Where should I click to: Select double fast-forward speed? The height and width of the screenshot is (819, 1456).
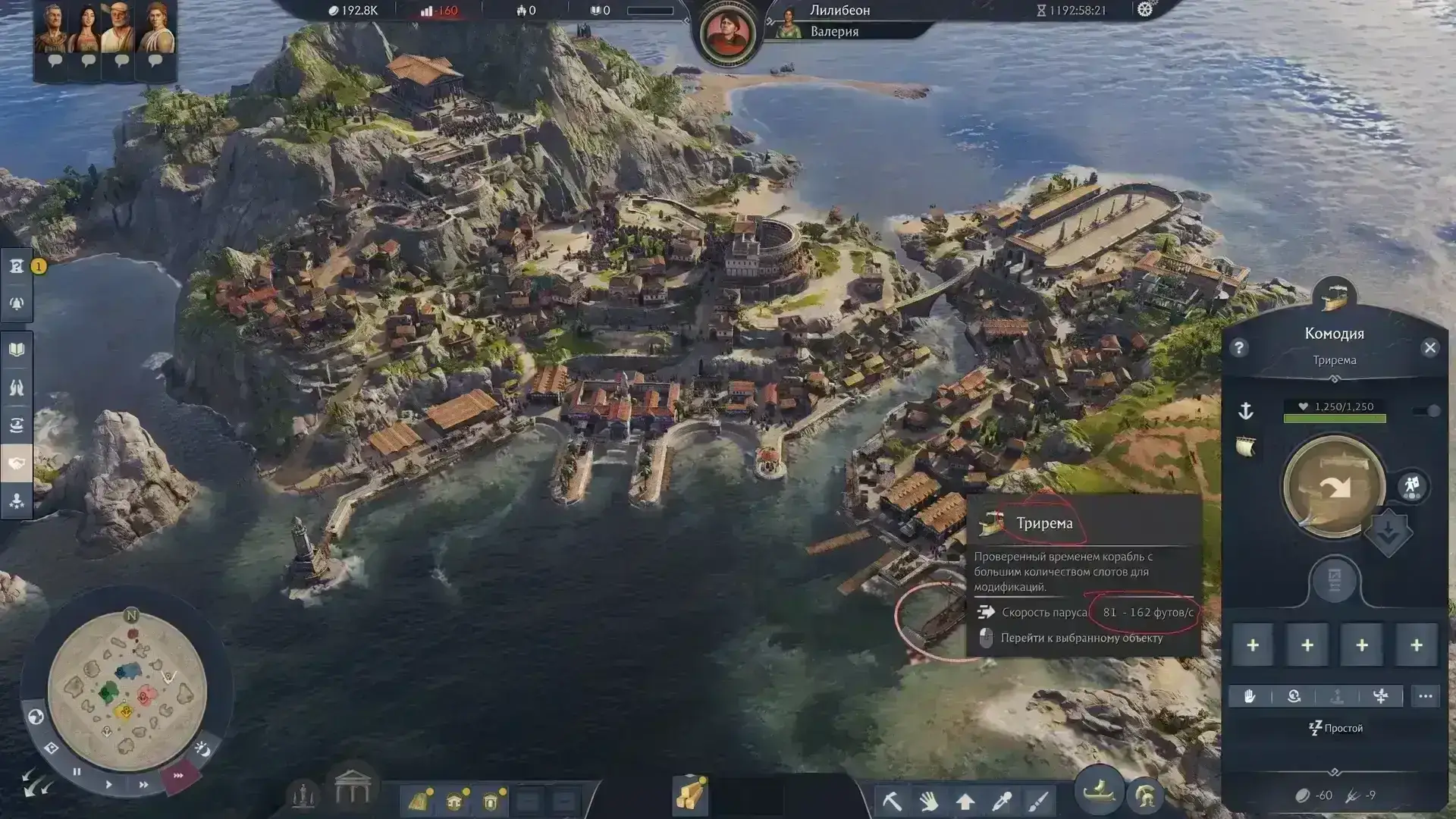(143, 785)
